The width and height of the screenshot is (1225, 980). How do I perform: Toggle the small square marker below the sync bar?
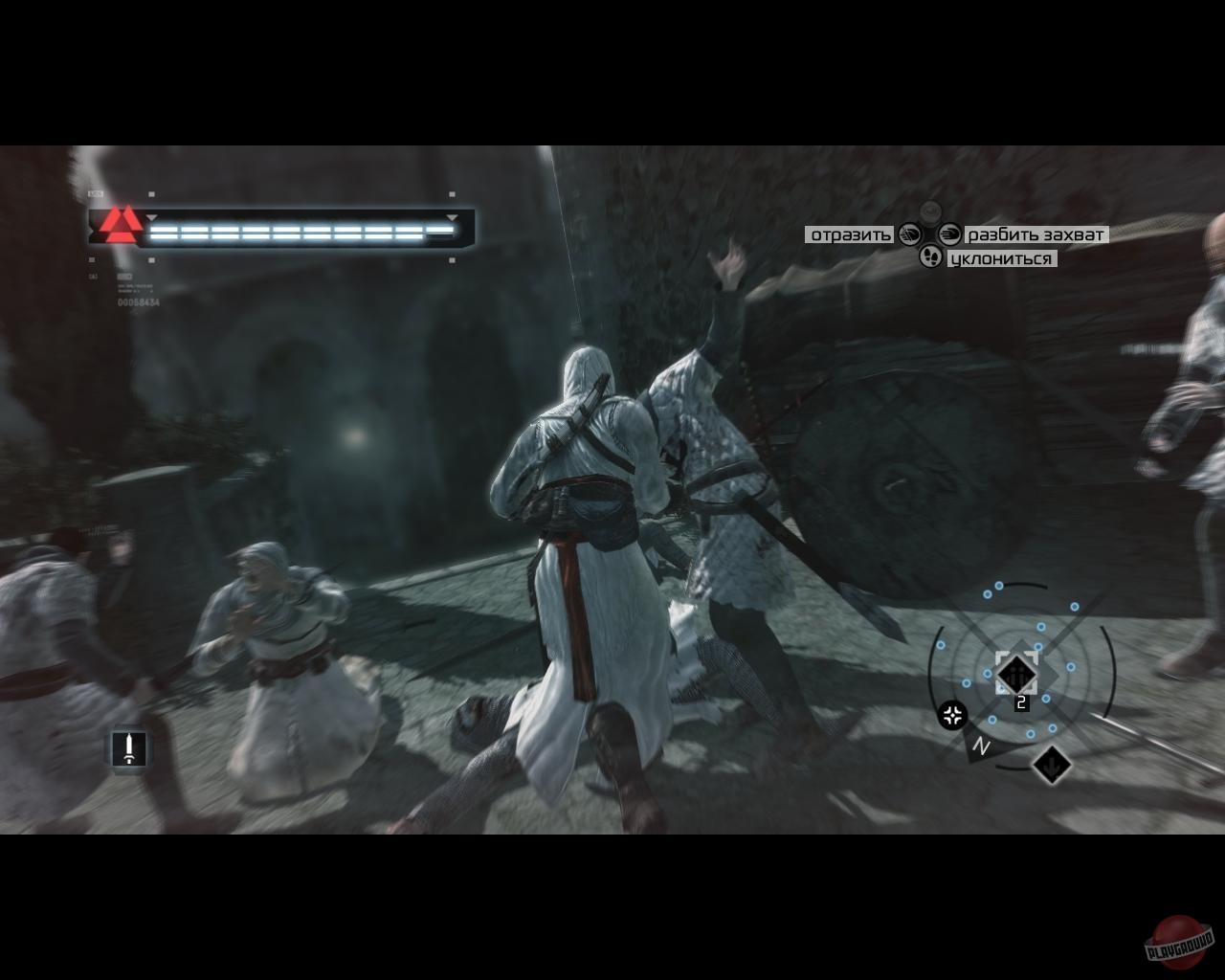point(151,258)
